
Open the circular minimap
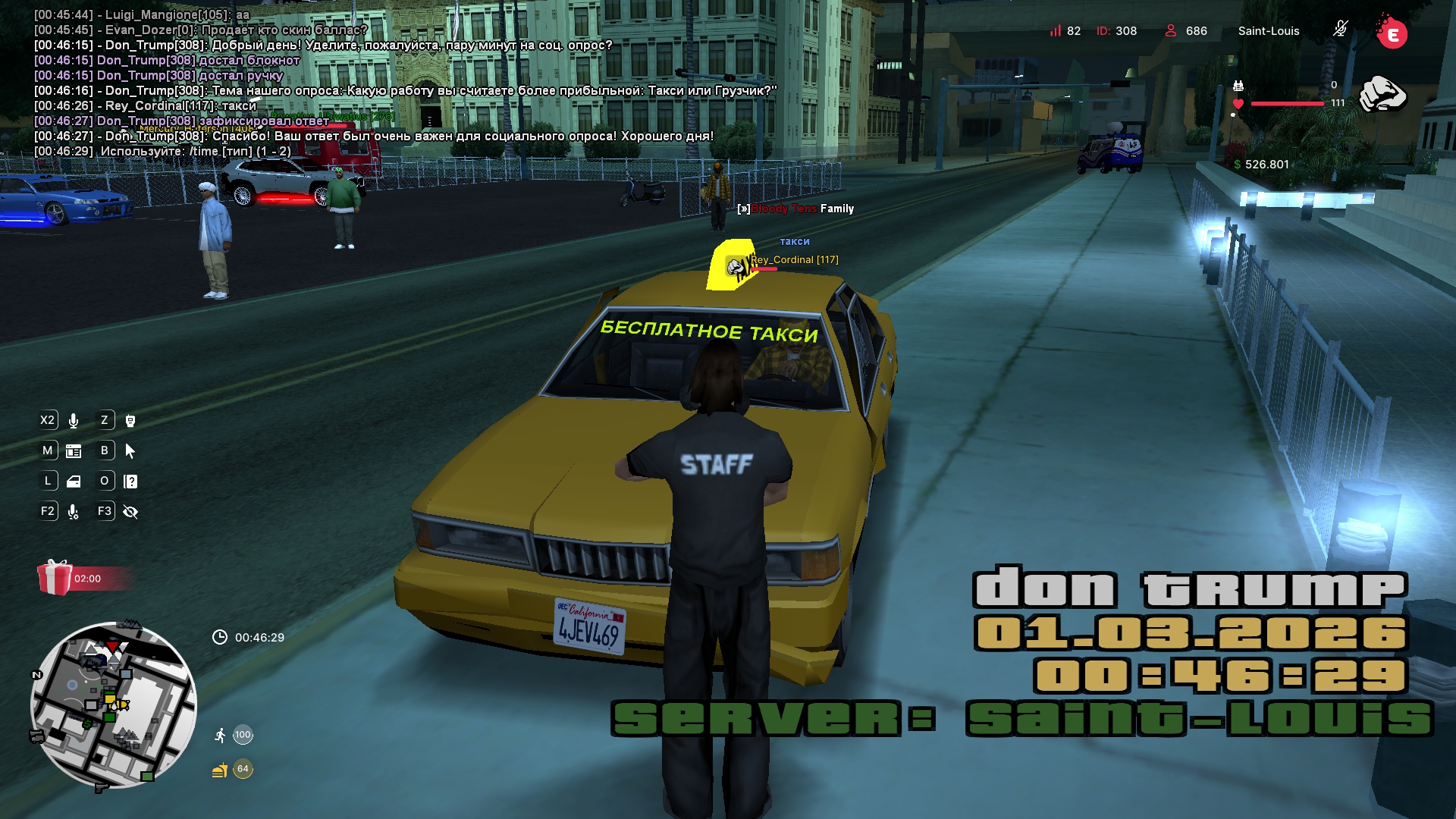click(114, 705)
